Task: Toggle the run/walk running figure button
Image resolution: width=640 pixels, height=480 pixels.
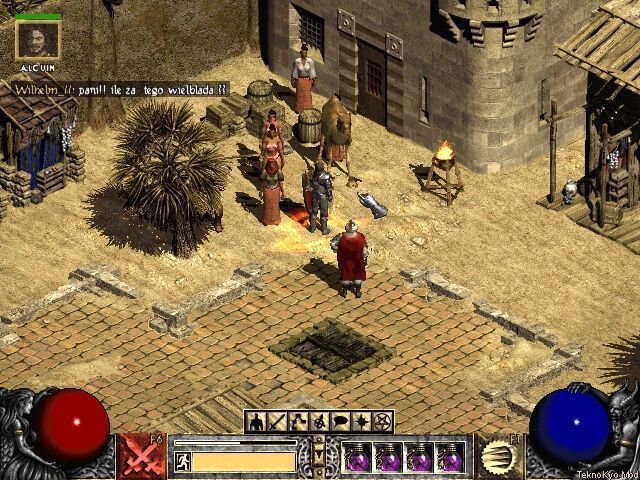Action: [x=182, y=461]
